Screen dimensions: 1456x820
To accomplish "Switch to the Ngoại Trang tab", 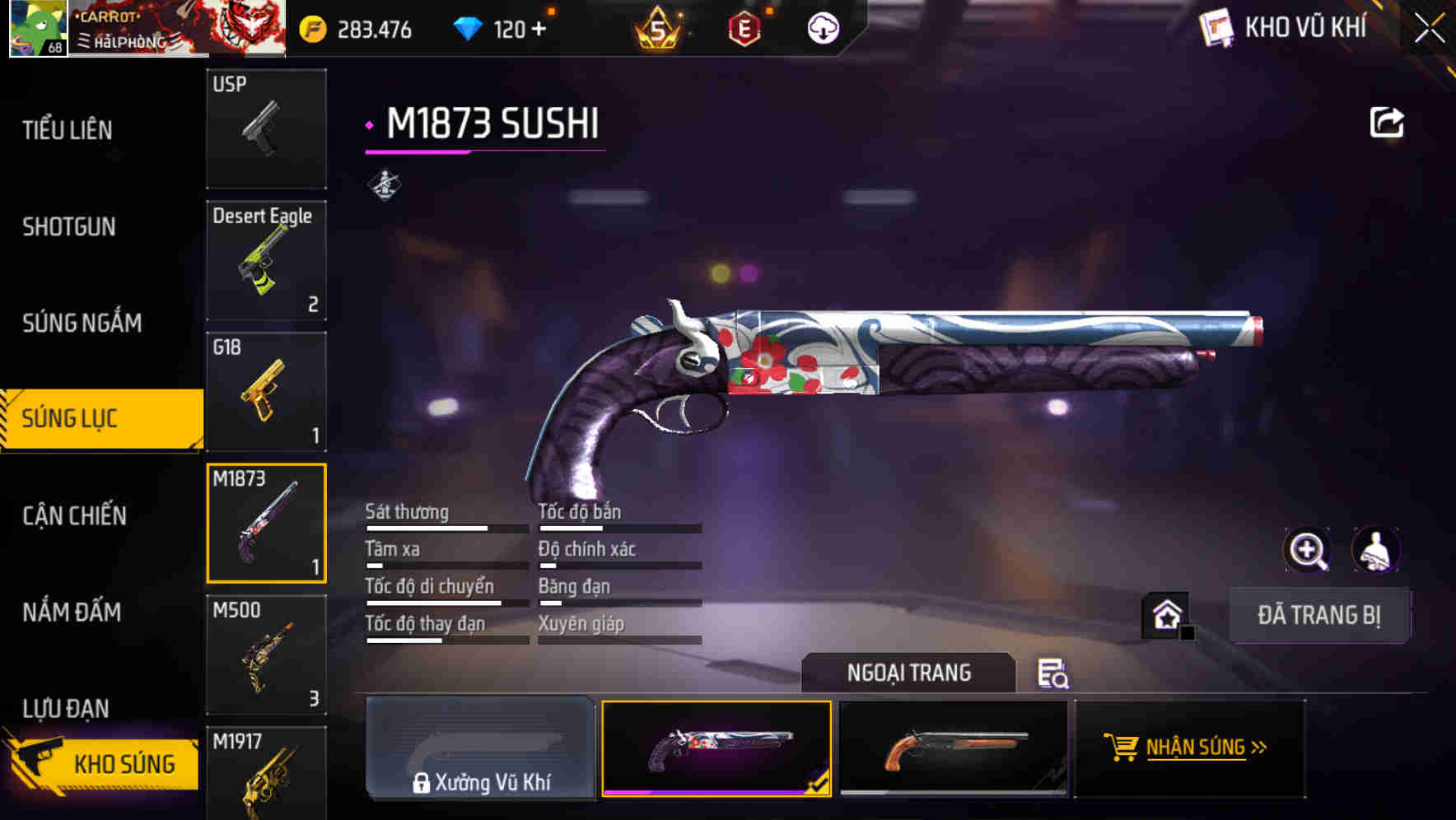I will pos(909,672).
